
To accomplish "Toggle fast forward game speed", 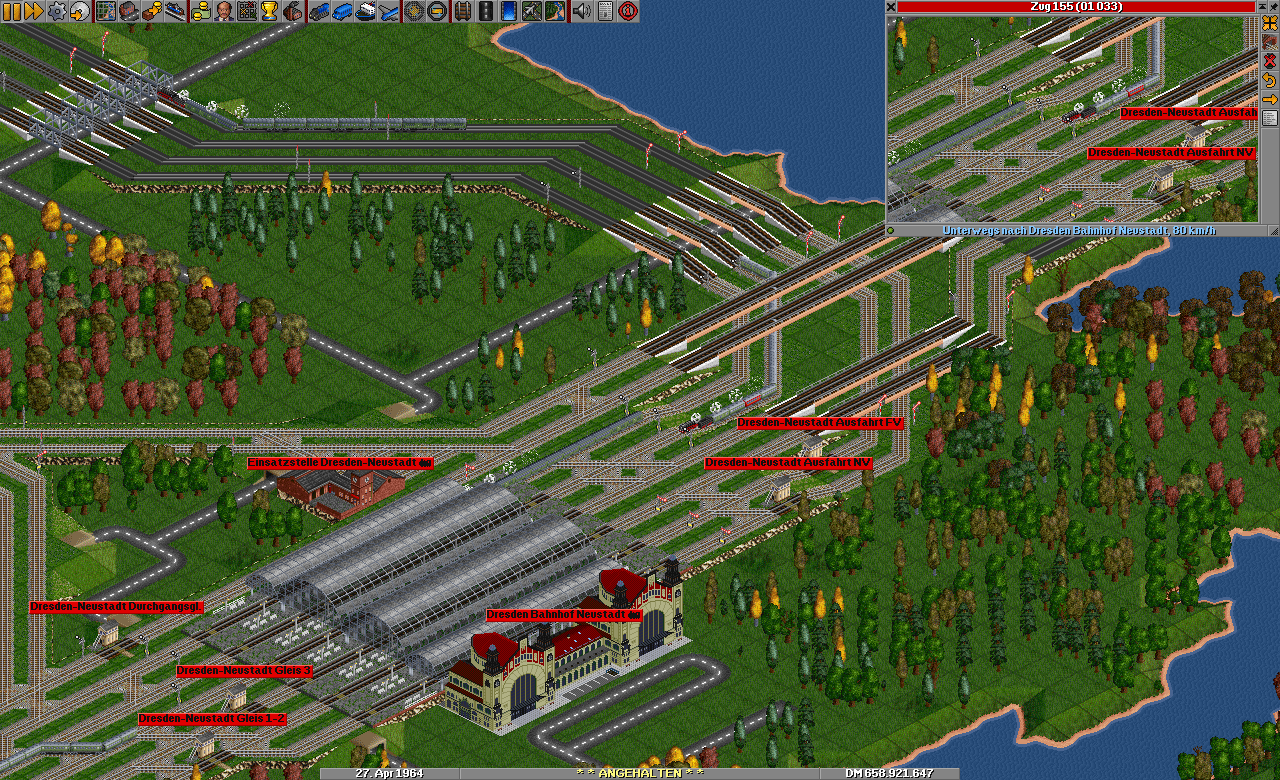I will click(x=33, y=11).
